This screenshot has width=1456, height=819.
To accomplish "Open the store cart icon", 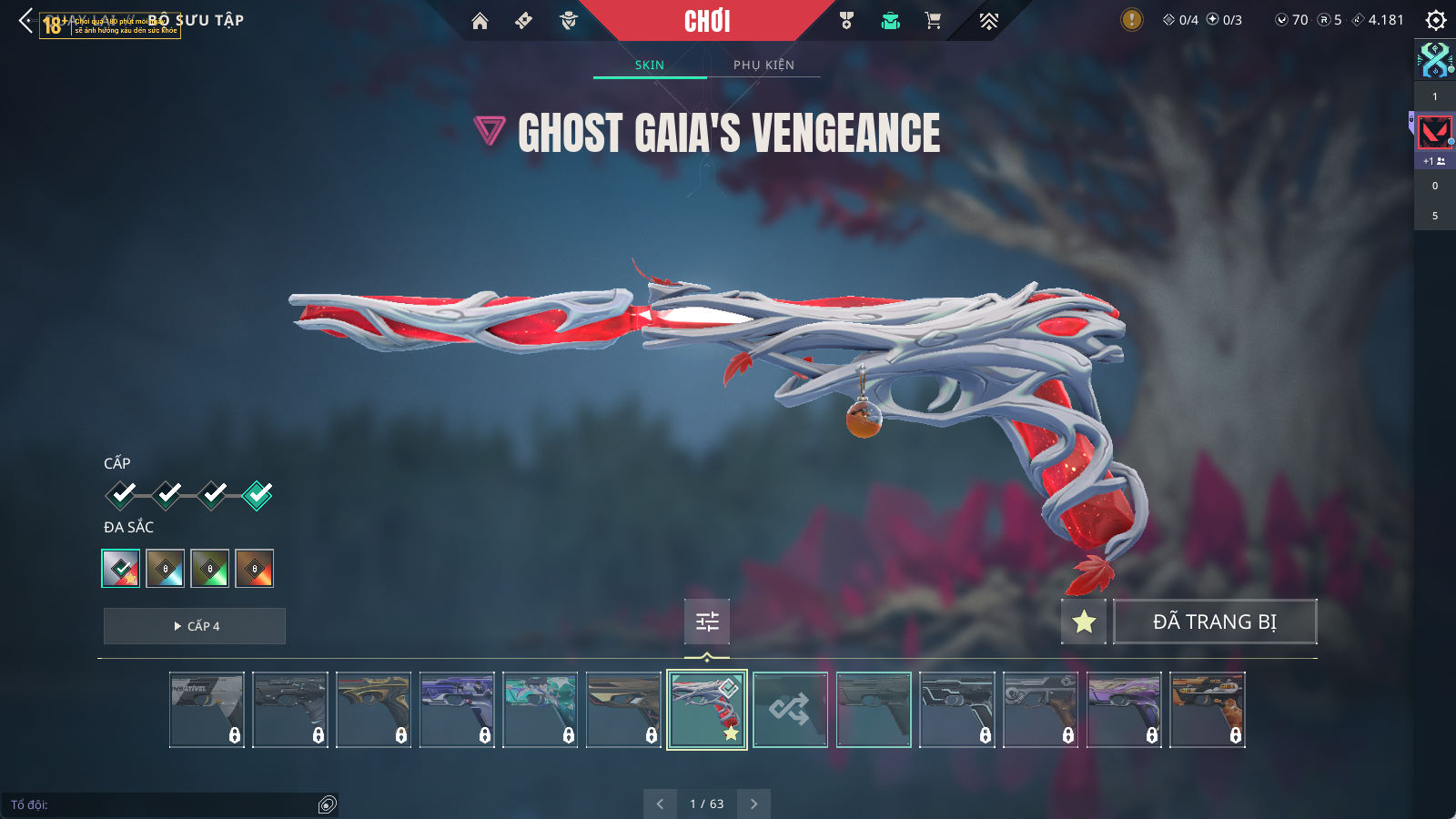I will pyautogui.click(x=933, y=21).
